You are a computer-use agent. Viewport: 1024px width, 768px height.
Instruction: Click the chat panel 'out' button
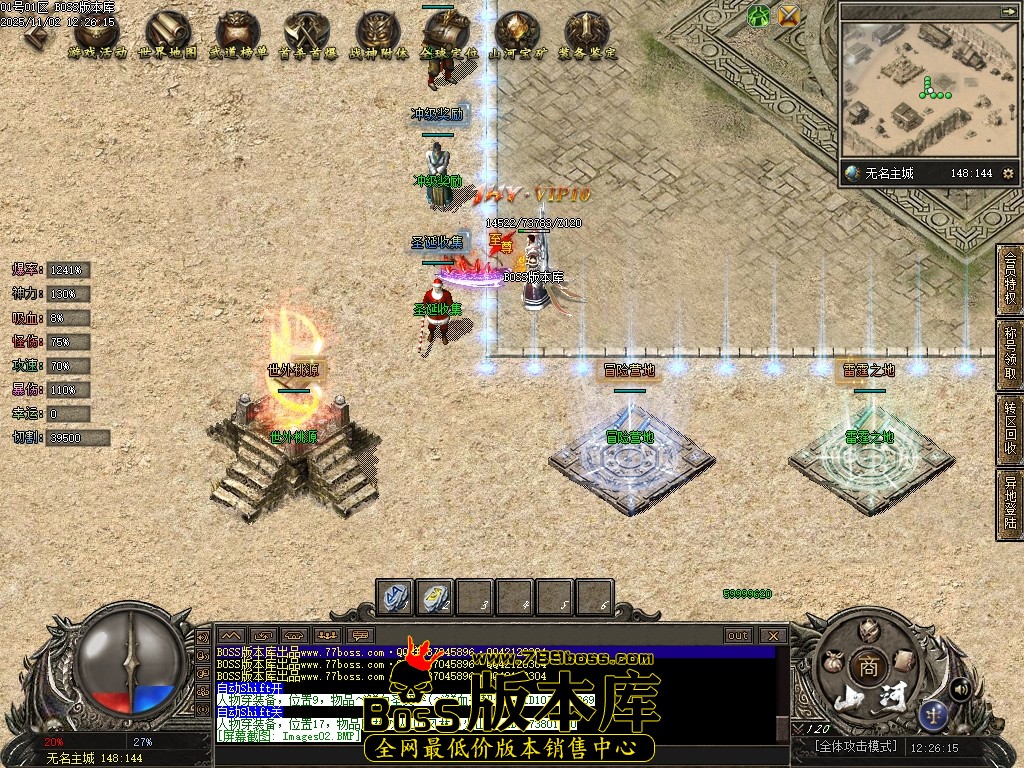tap(738, 635)
